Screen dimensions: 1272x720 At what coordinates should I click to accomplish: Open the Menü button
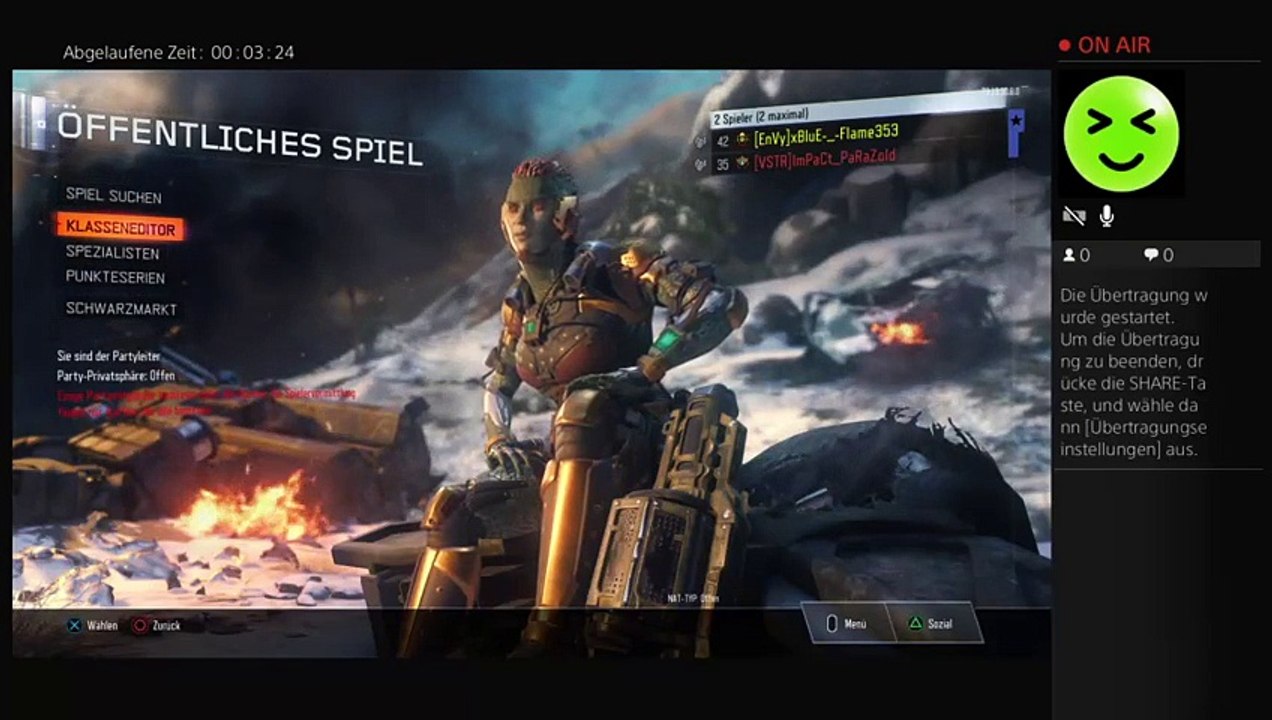pyautogui.click(x=843, y=623)
